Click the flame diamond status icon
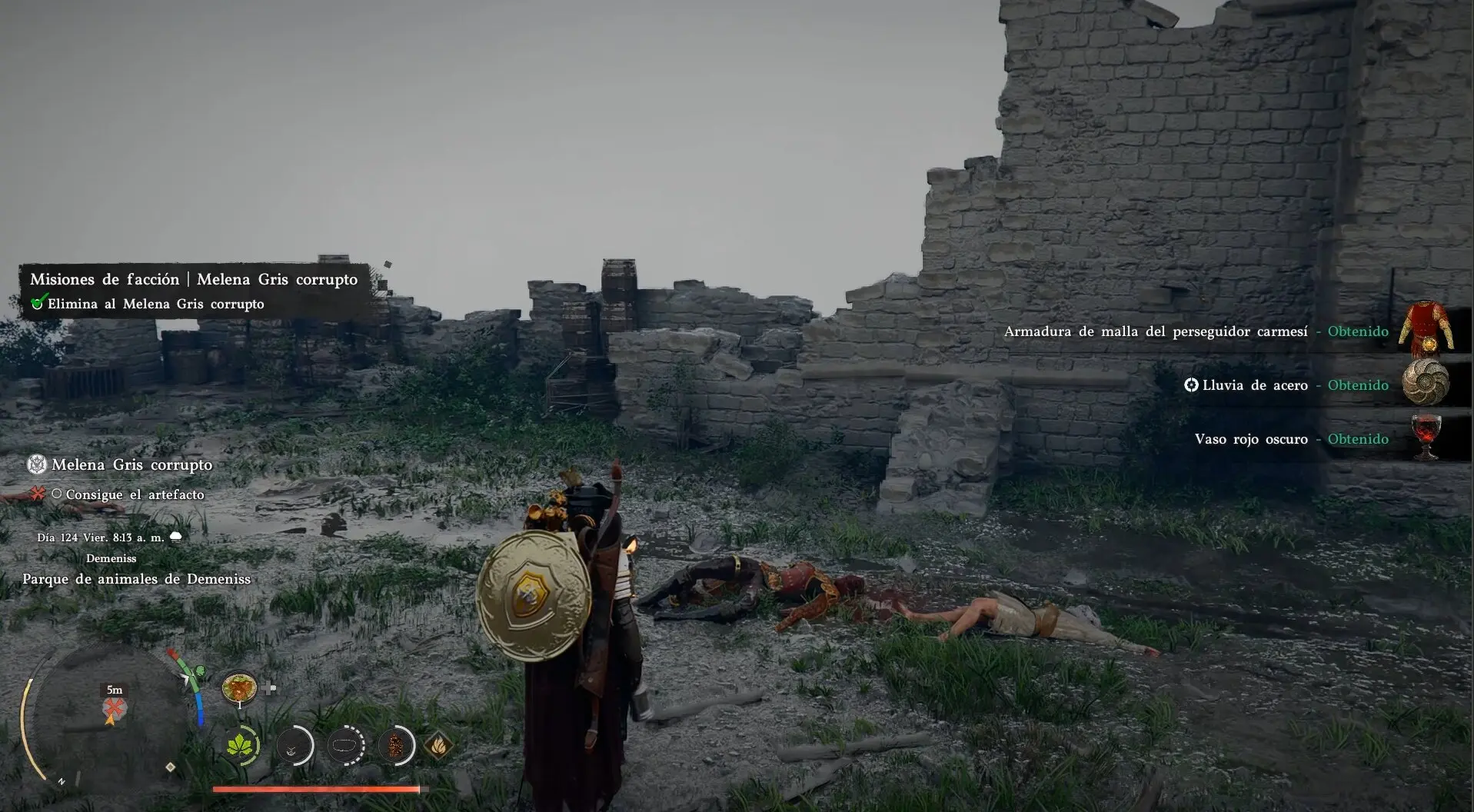This screenshot has width=1474, height=812. coord(438,745)
